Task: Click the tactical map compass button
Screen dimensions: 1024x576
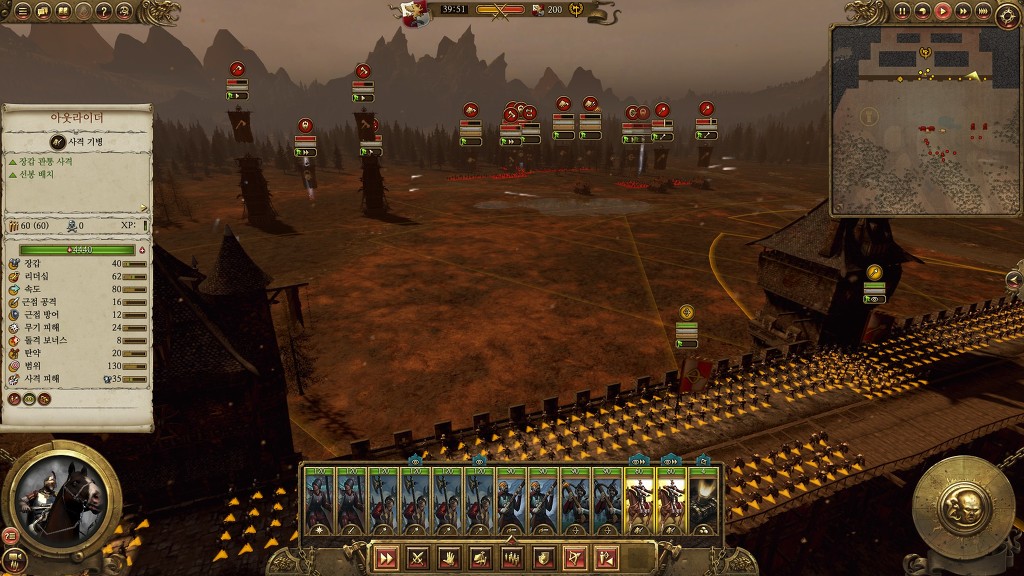Action: coord(1007,15)
